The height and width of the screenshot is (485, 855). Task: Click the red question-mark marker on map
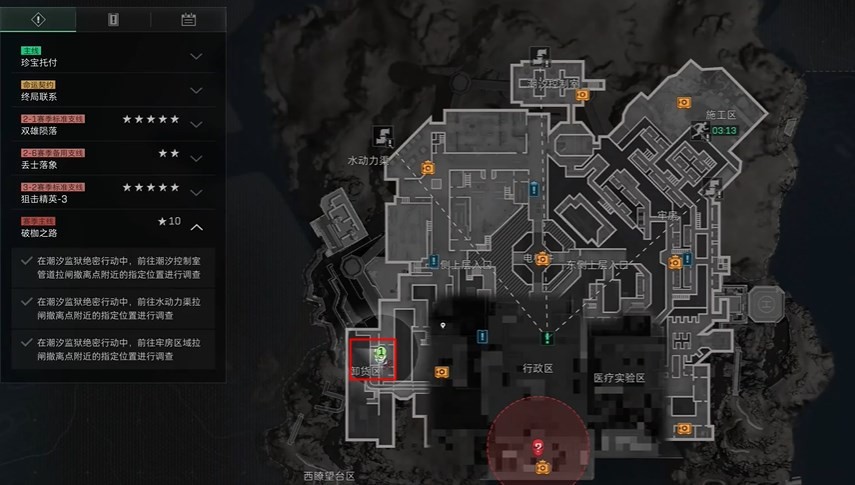[538, 446]
